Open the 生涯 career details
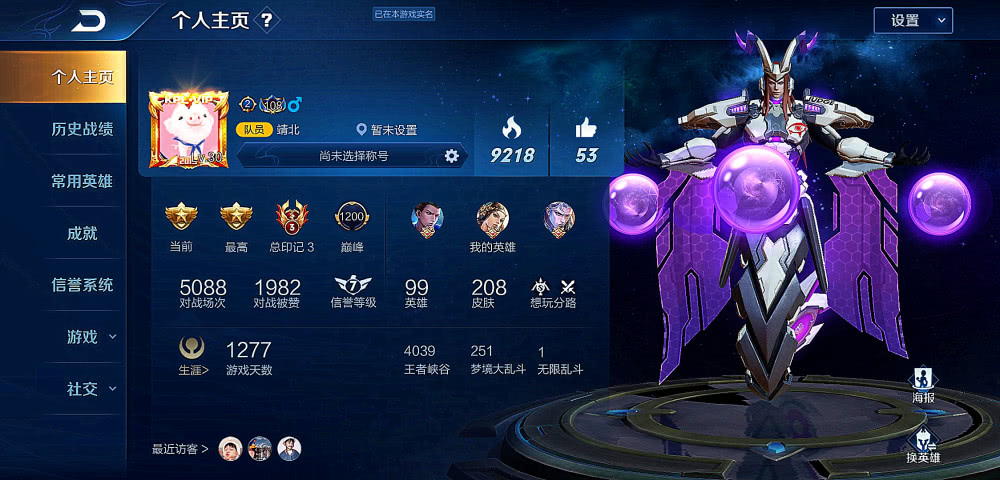The image size is (1000, 480). 193,354
